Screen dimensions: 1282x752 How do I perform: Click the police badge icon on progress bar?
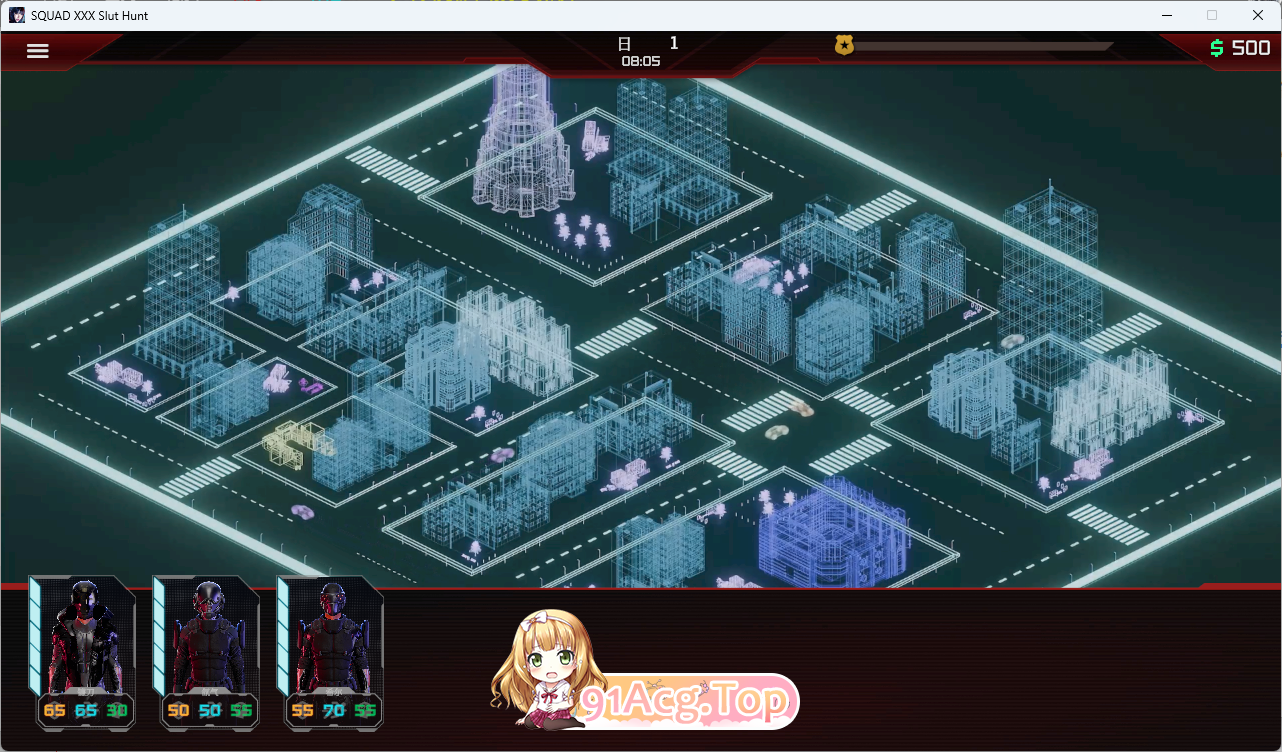click(x=847, y=44)
